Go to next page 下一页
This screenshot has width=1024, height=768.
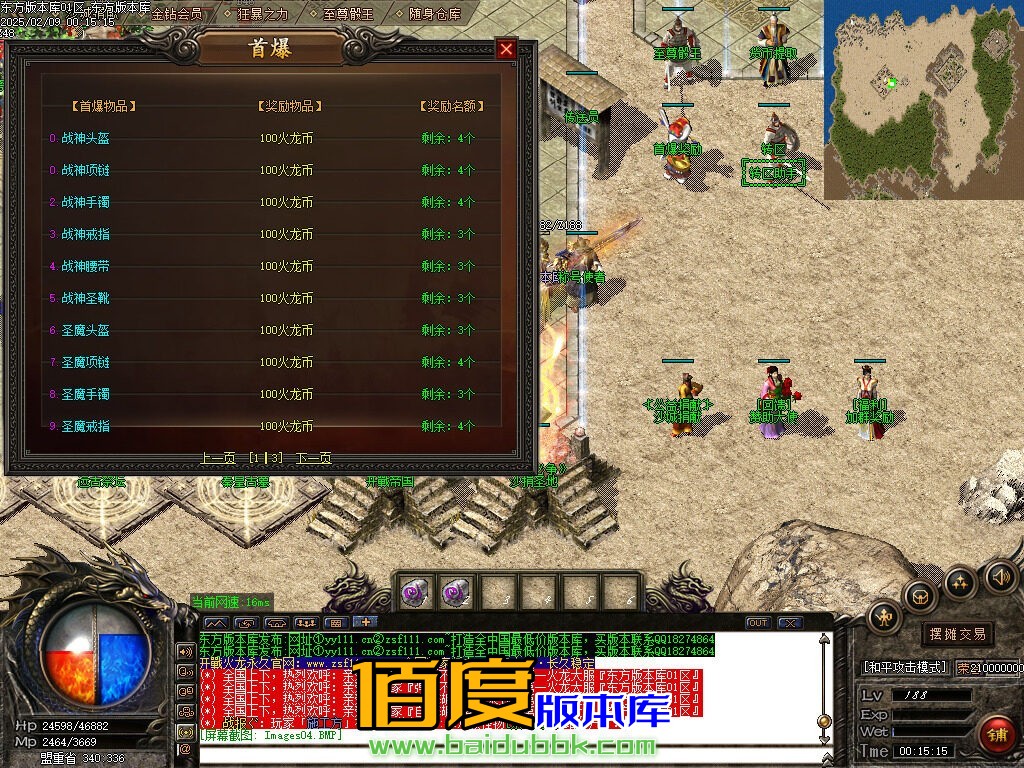pos(314,458)
